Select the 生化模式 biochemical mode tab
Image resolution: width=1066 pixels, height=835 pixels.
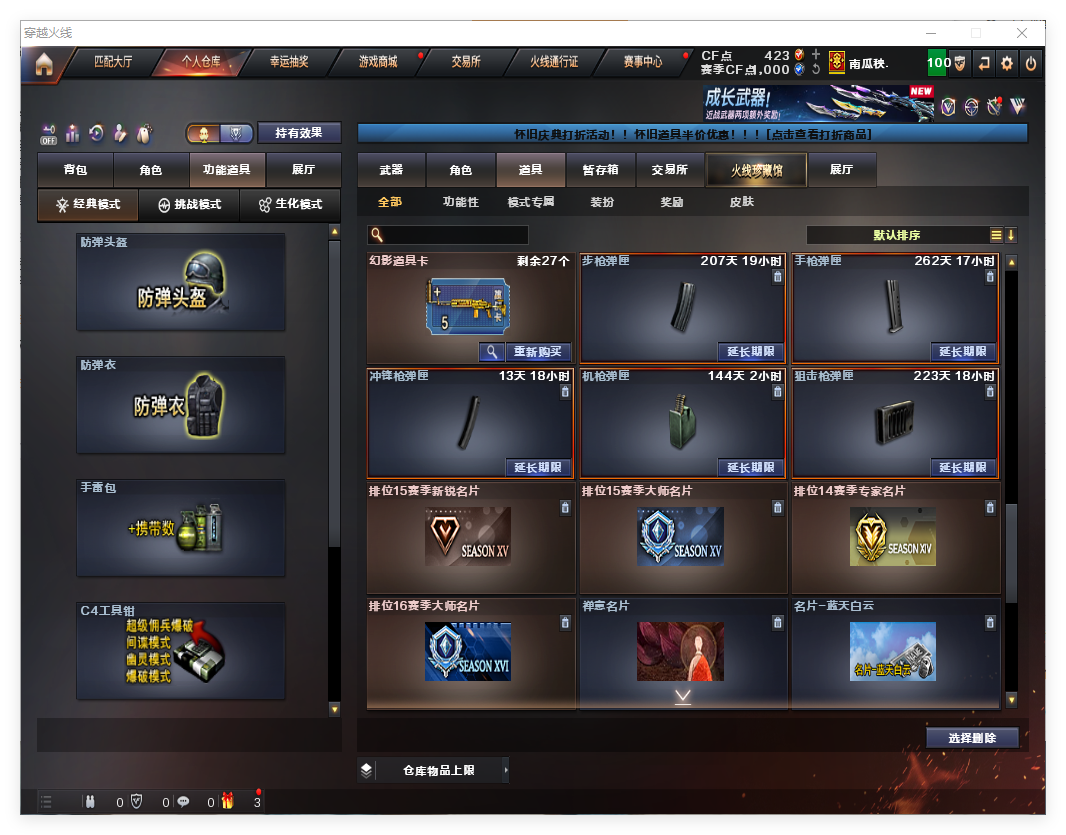click(290, 204)
